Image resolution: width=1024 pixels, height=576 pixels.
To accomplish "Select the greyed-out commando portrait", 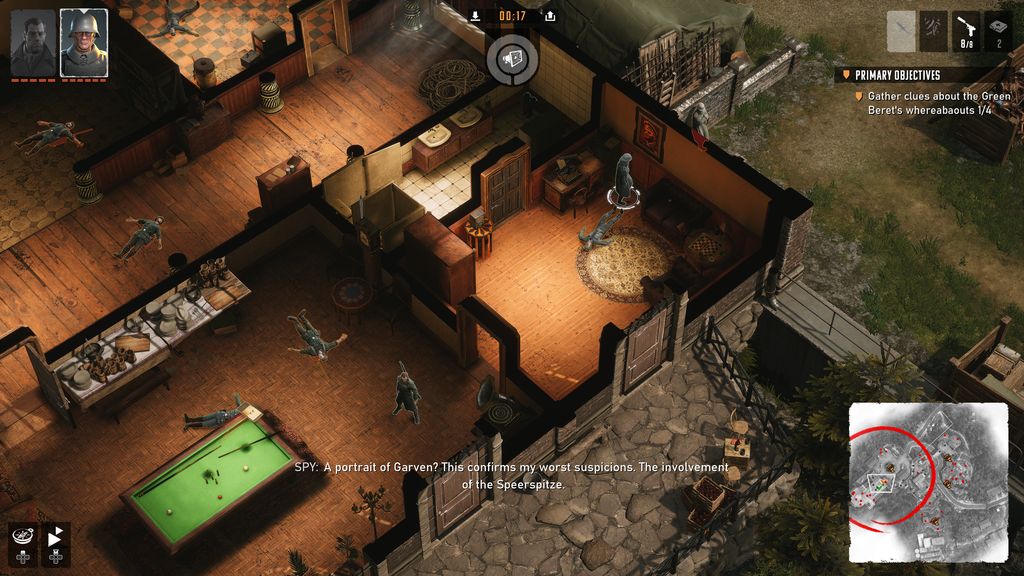I will [33, 43].
